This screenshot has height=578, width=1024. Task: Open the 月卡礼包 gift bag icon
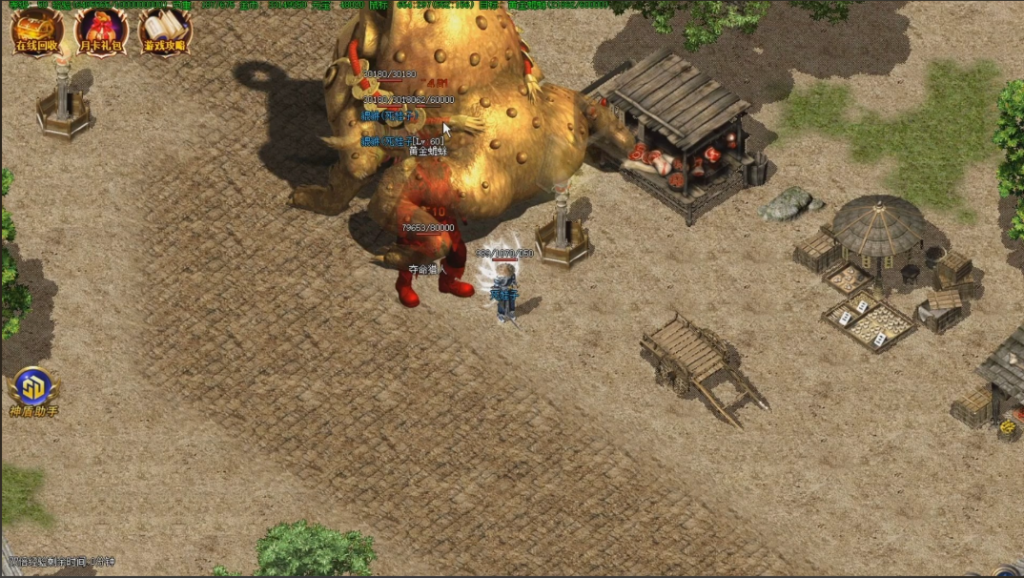click(x=101, y=30)
